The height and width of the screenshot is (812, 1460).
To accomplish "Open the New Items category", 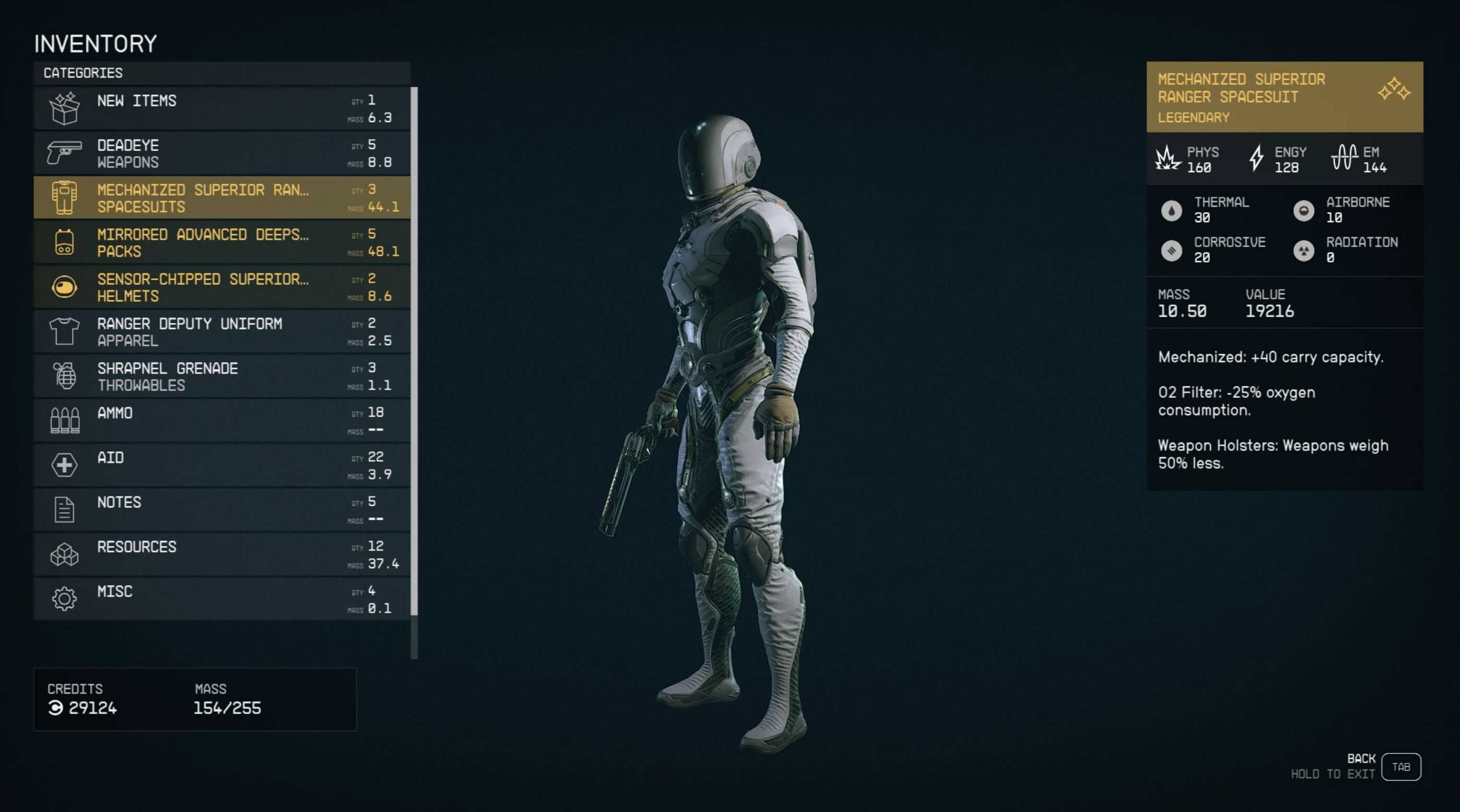I will point(221,108).
